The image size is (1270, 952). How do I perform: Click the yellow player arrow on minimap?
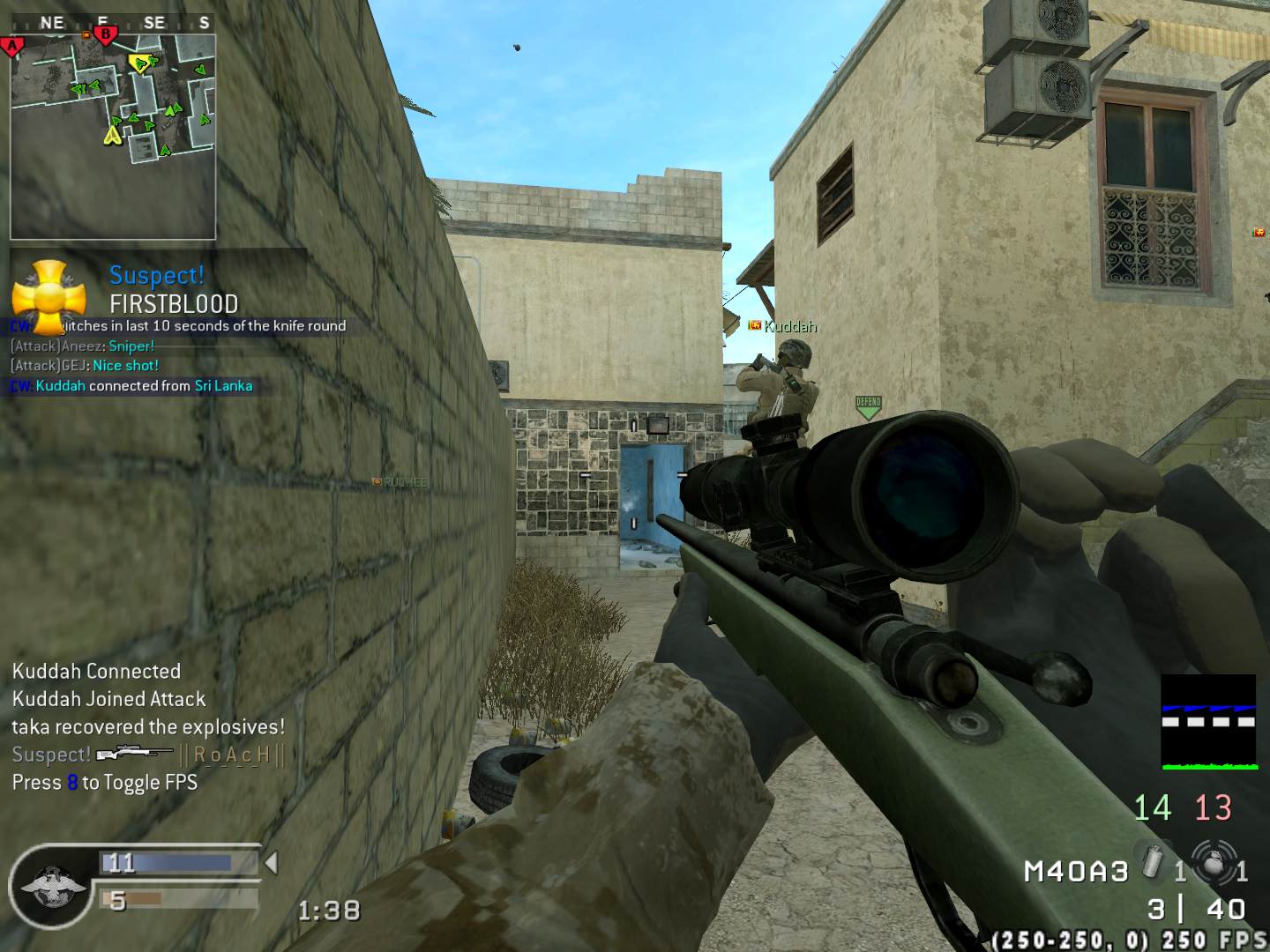[x=112, y=135]
